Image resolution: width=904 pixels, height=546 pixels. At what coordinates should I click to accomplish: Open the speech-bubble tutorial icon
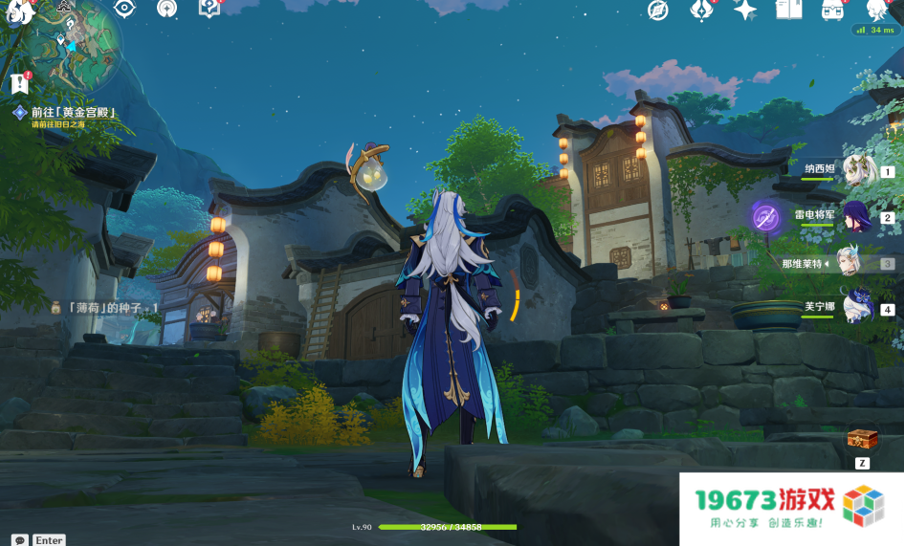[208, 9]
